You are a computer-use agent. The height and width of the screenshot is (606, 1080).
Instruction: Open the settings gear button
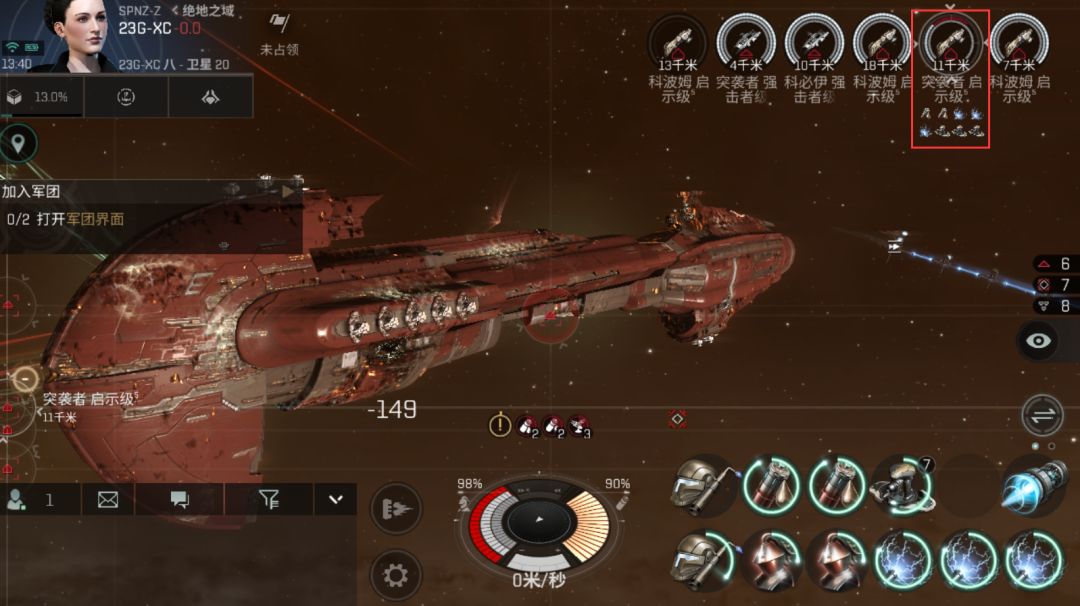pyautogui.click(x=396, y=575)
